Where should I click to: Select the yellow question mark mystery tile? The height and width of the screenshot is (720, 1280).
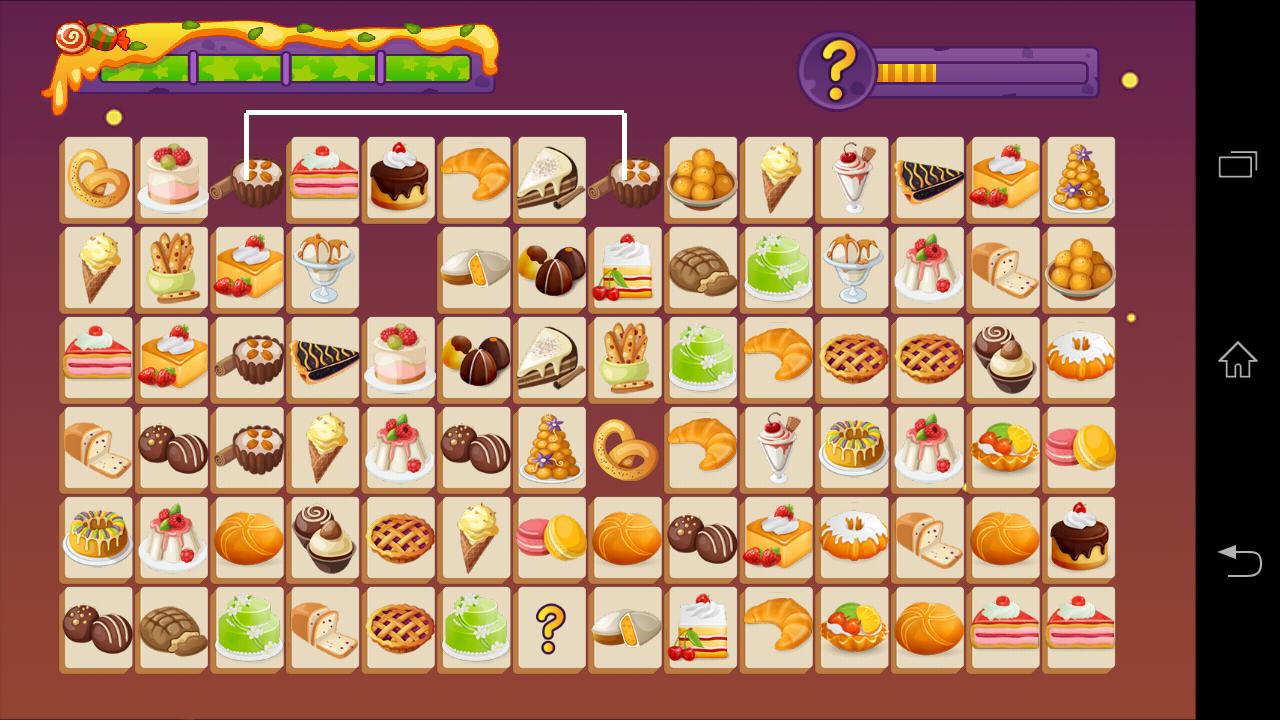(x=550, y=628)
